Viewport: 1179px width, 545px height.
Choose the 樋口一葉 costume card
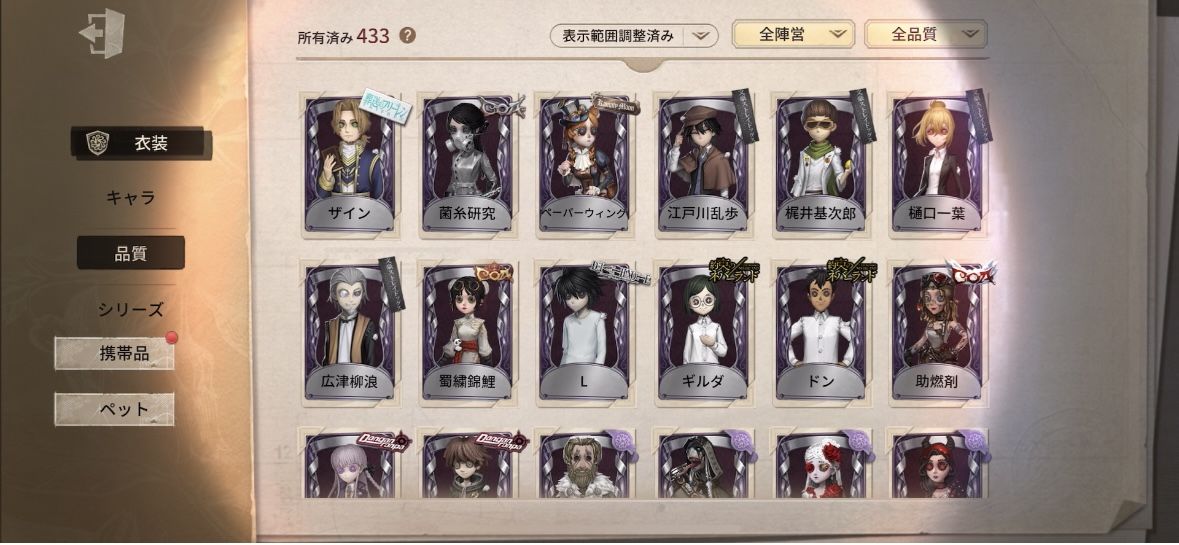click(x=938, y=165)
